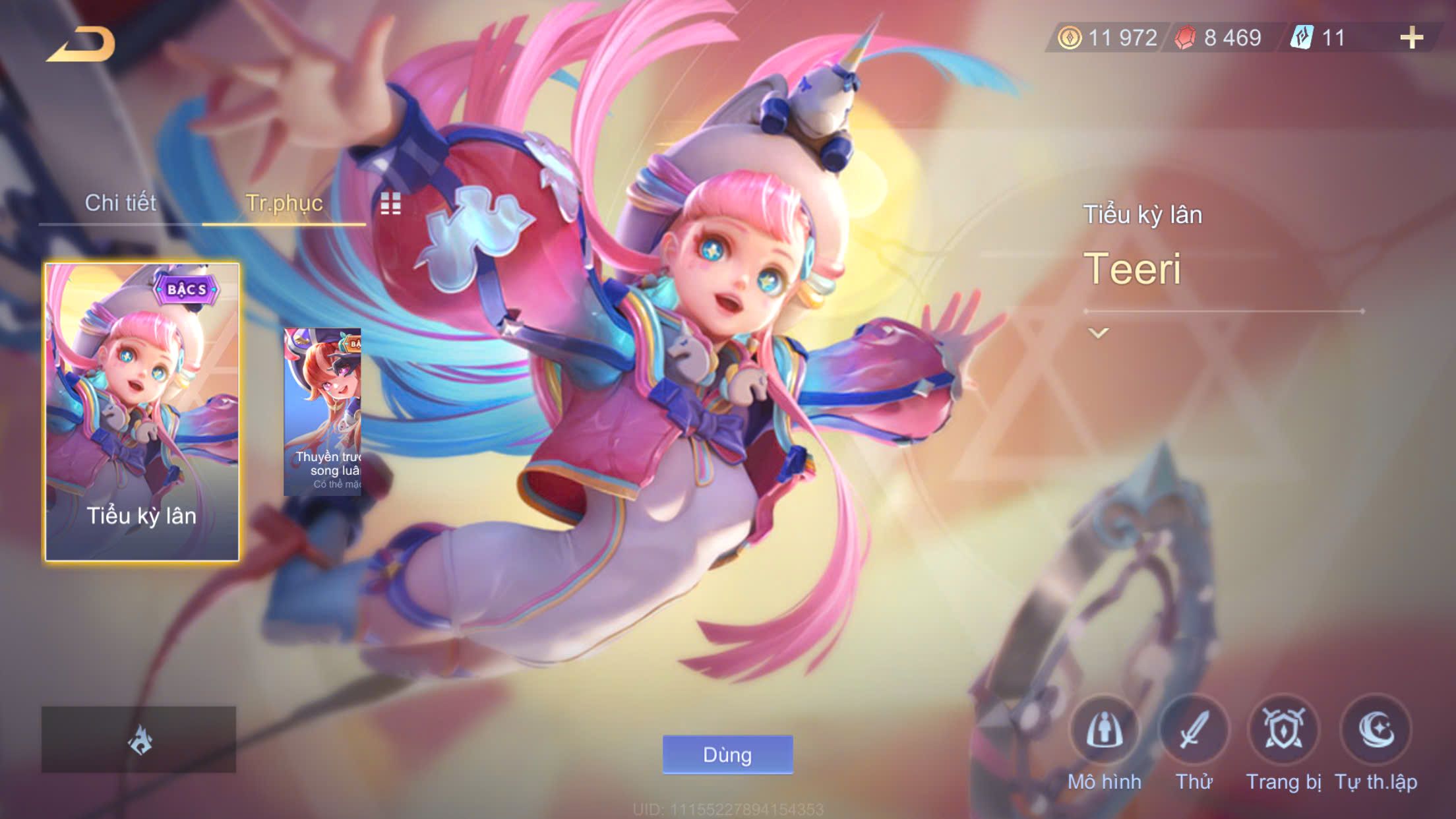The width and height of the screenshot is (1456, 819).
Task: Click the Dùng button
Action: pos(727,754)
